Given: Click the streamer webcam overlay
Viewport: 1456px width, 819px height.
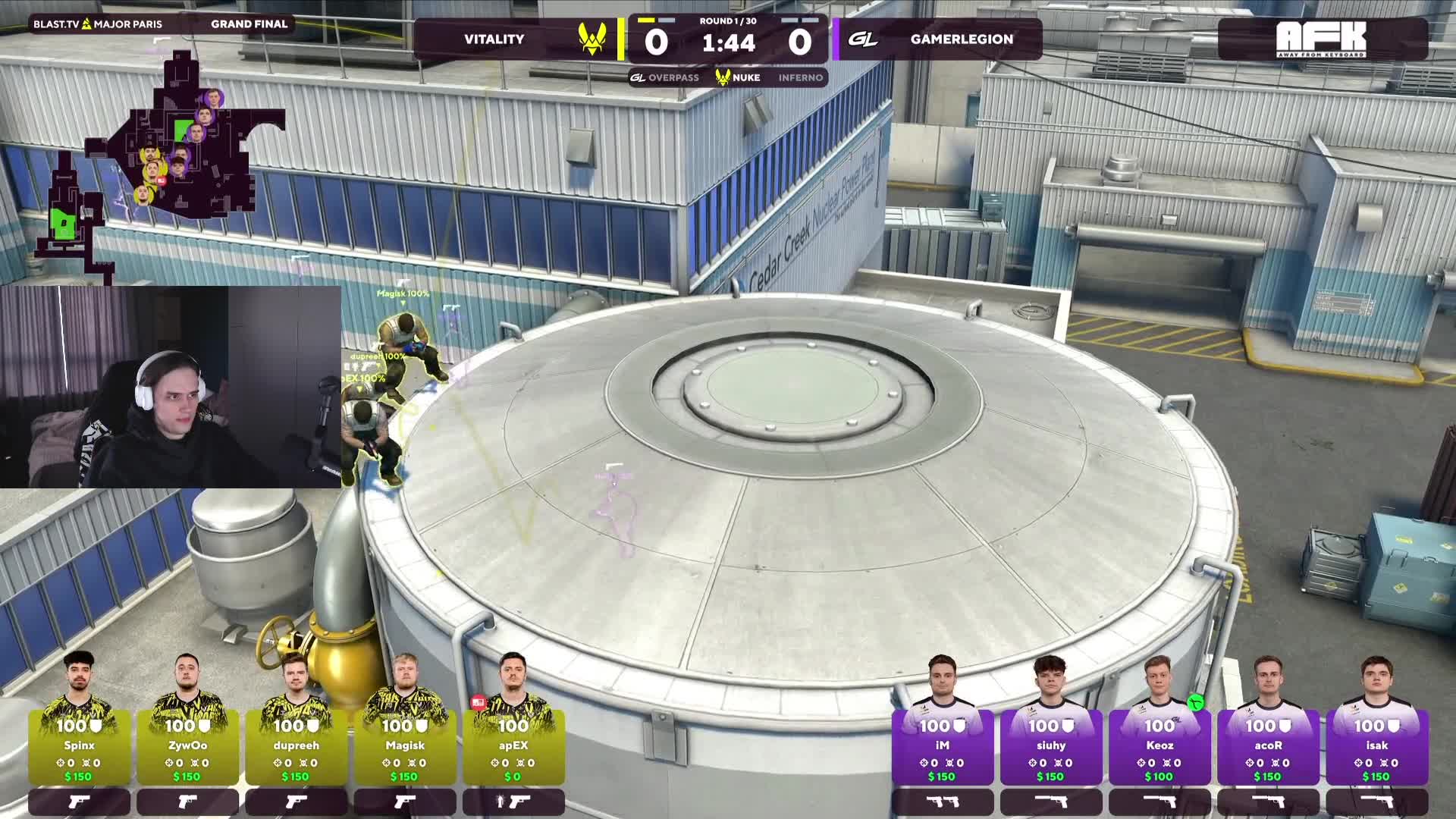Looking at the screenshot, I should point(171,387).
